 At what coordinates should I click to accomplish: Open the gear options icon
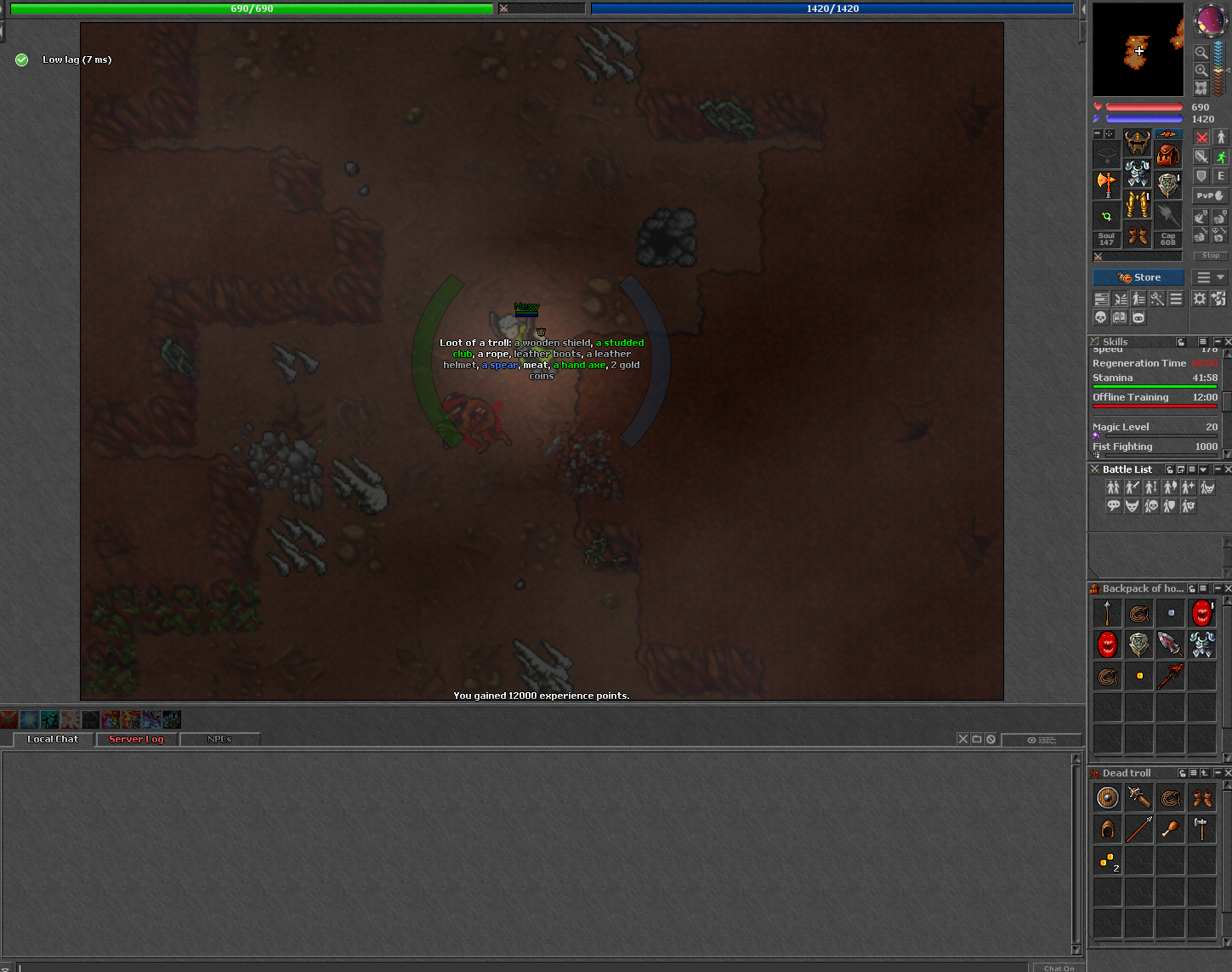tap(1199, 298)
